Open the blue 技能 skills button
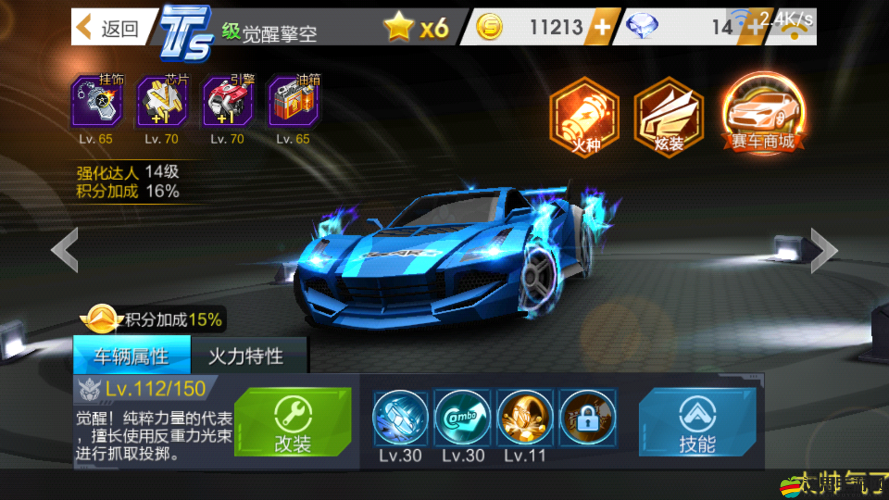The image size is (889, 500). point(697,423)
